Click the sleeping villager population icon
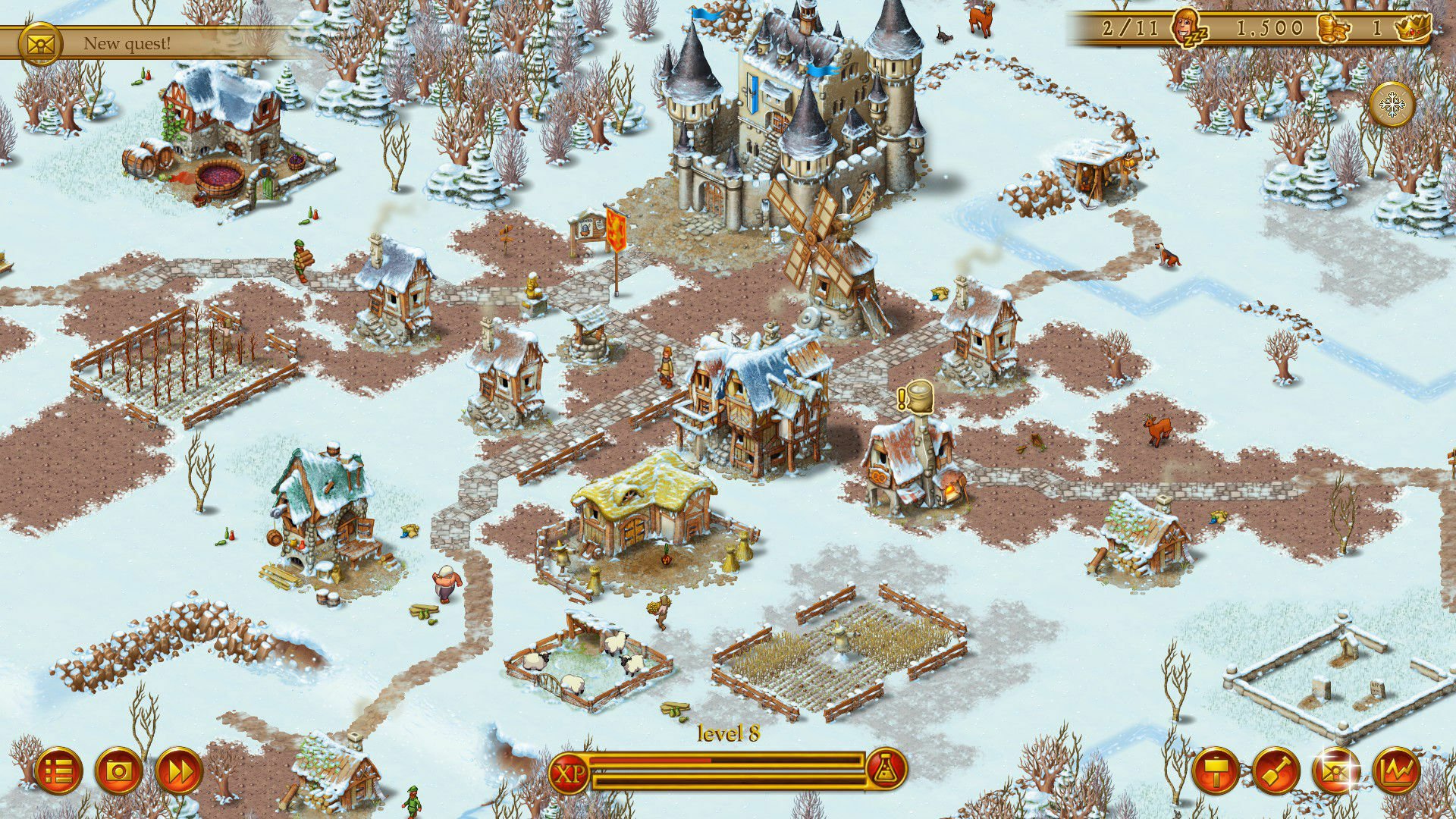 point(1188,29)
